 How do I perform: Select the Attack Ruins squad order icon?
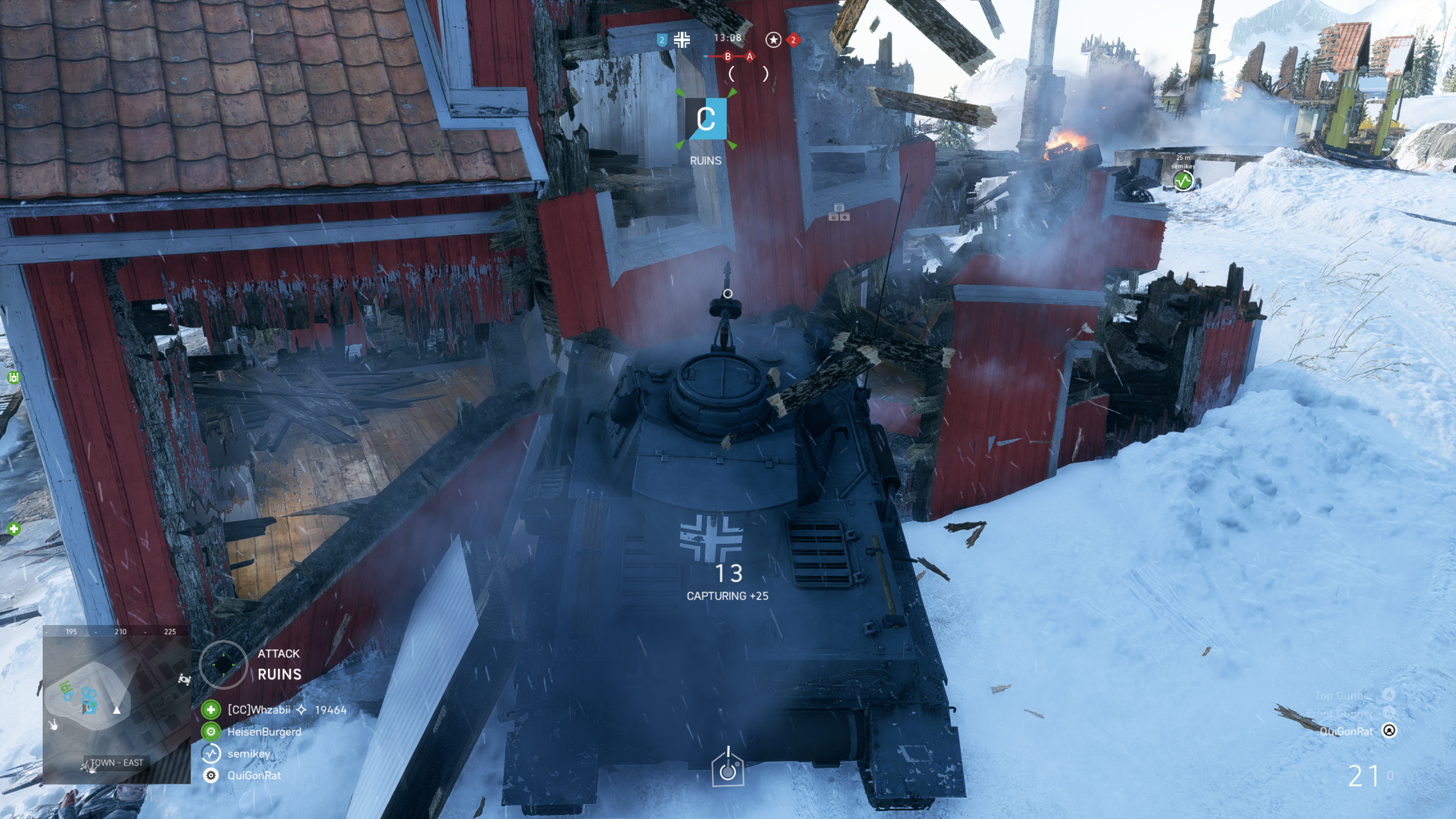coord(224,664)
